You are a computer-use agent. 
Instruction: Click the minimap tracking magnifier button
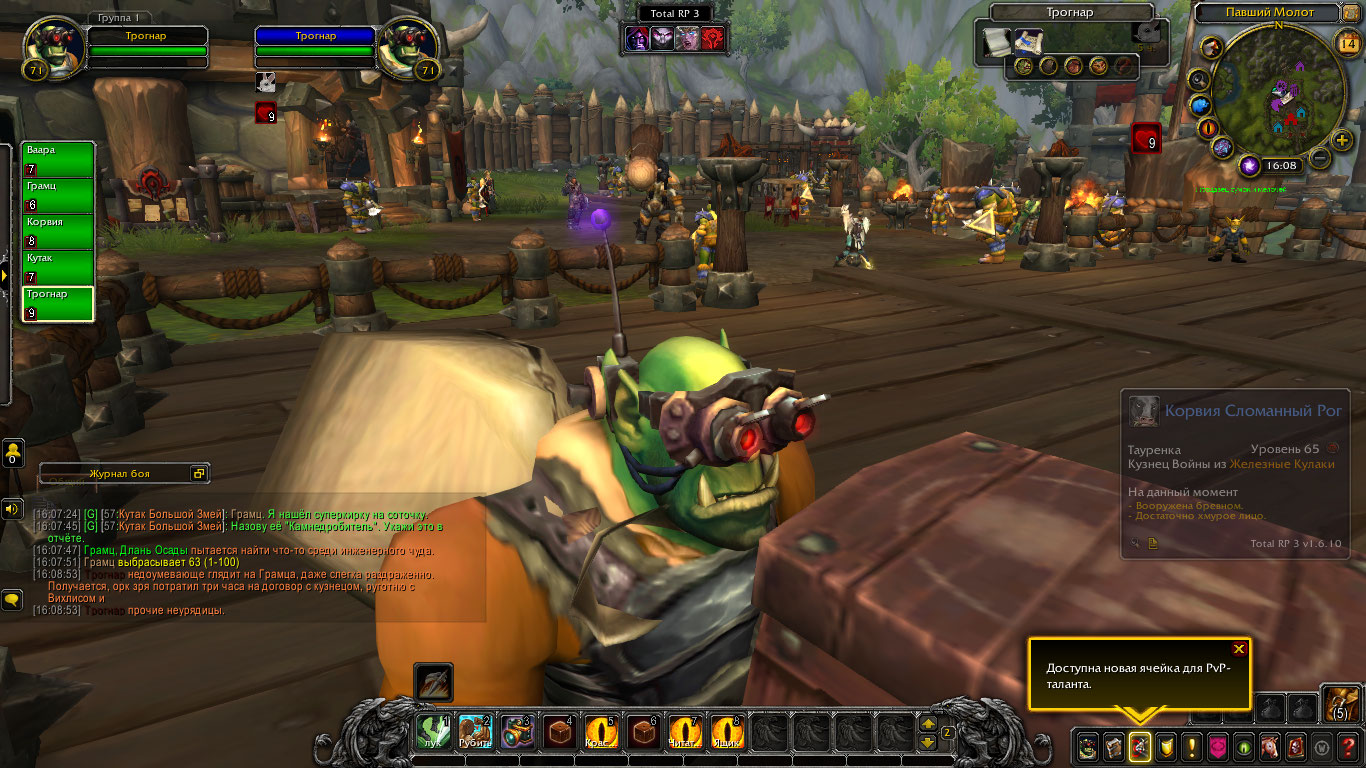click(x=1199, y=79)
